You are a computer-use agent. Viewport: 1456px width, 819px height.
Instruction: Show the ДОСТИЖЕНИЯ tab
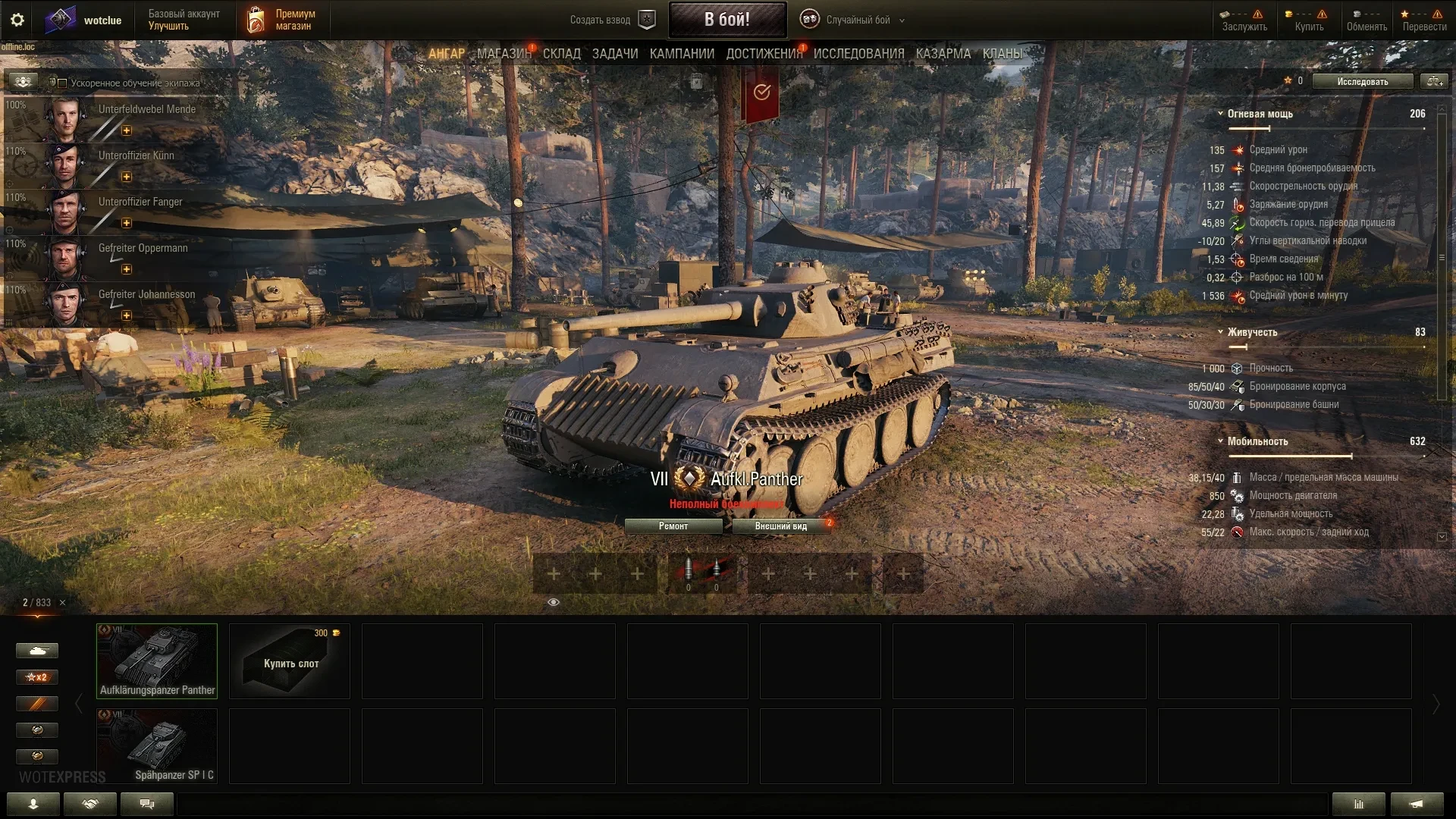(x=764, y=54)
